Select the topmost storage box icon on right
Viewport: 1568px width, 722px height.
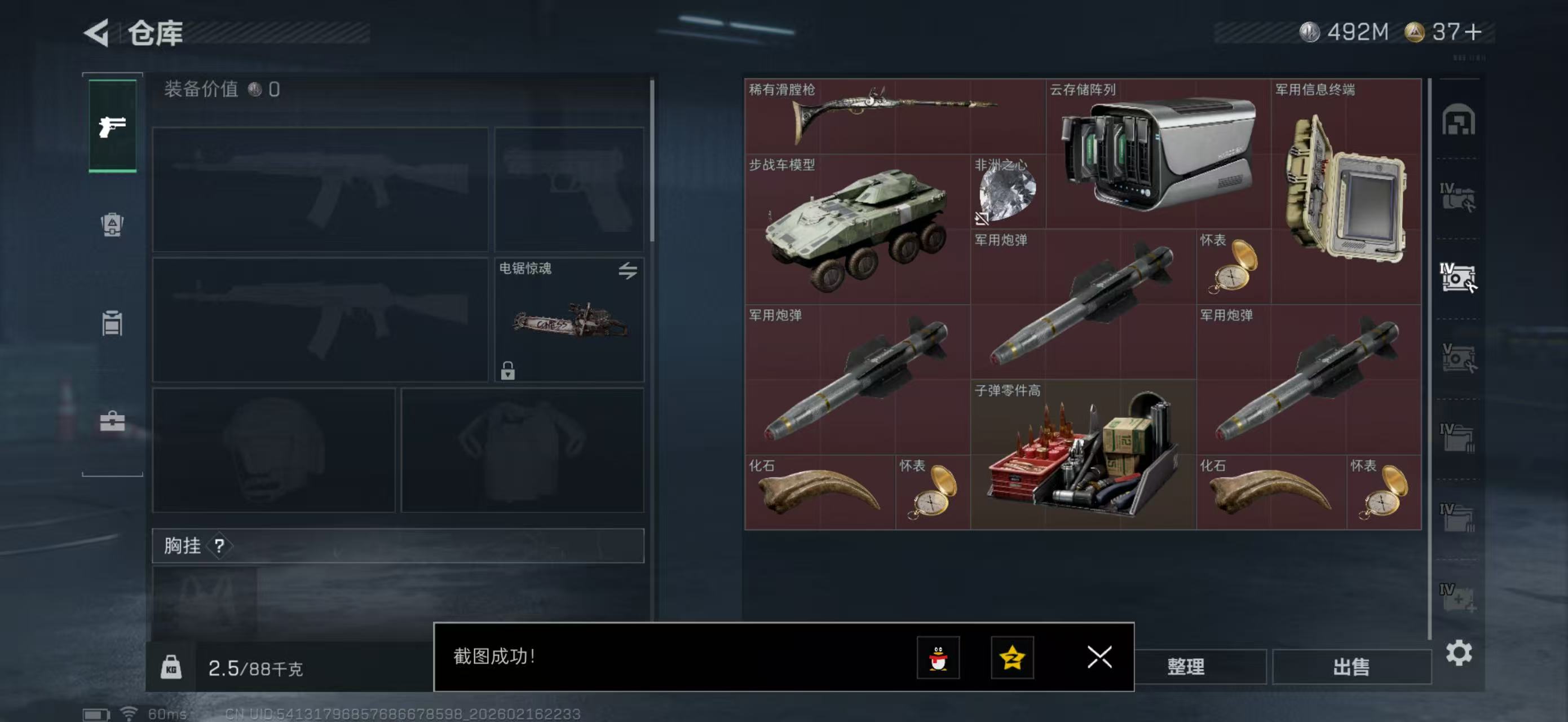point(1460,121)
